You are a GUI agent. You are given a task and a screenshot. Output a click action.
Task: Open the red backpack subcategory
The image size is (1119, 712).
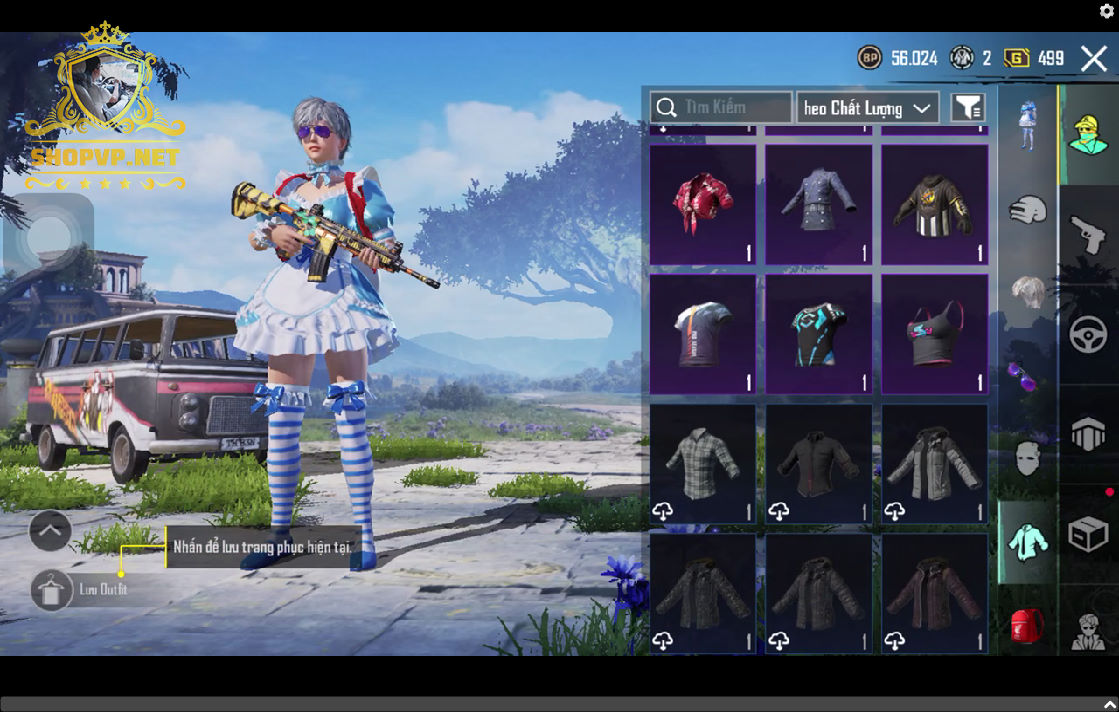pos(1027,625)
